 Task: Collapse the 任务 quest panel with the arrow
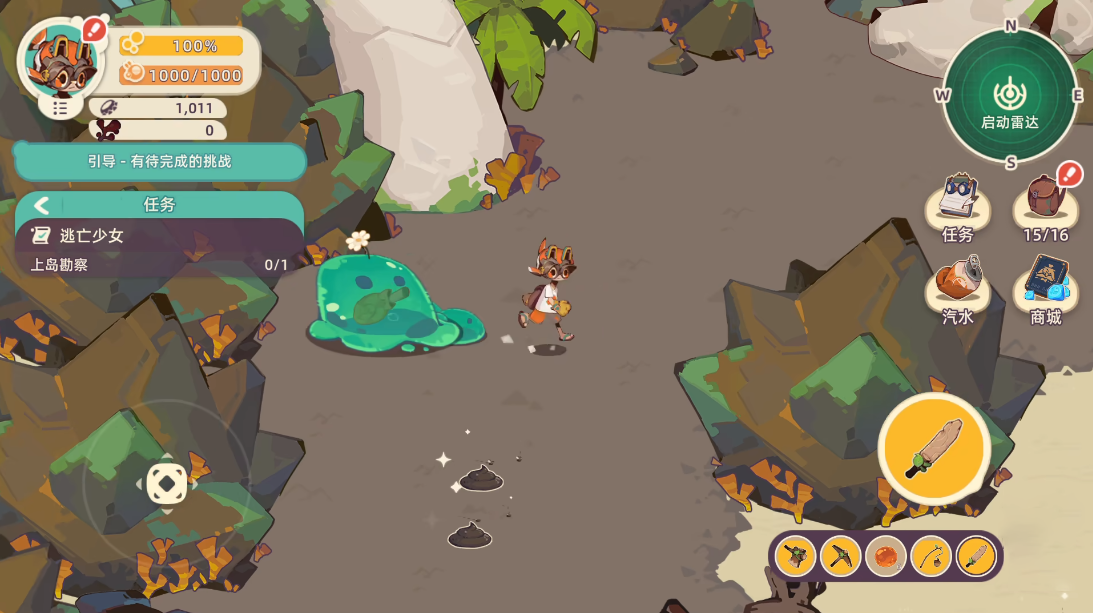[41, 205]
